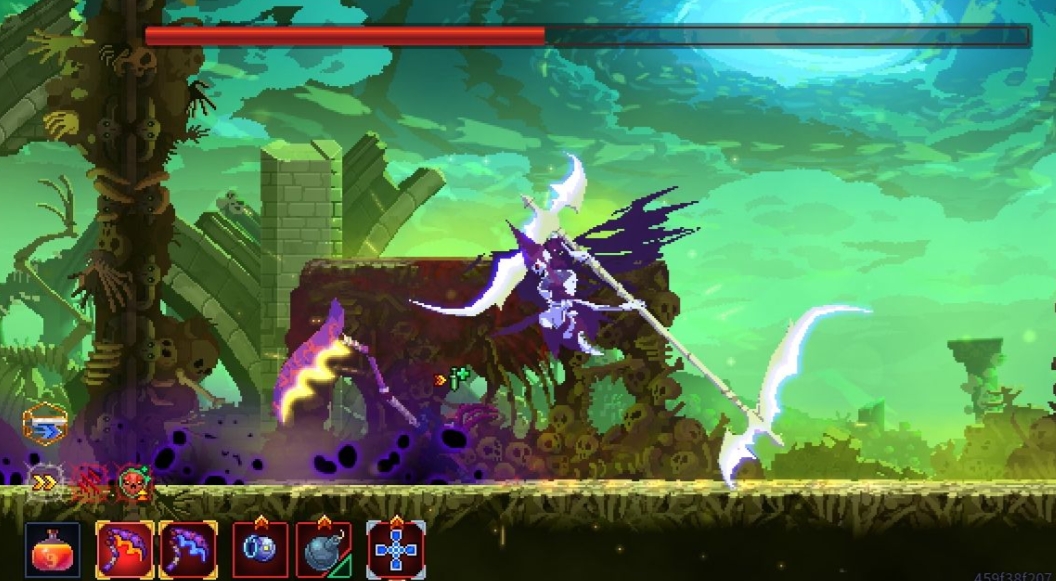Activate the blue cylinder grenade skill
Screen dimensions: 1056x581
click(260, 550)
